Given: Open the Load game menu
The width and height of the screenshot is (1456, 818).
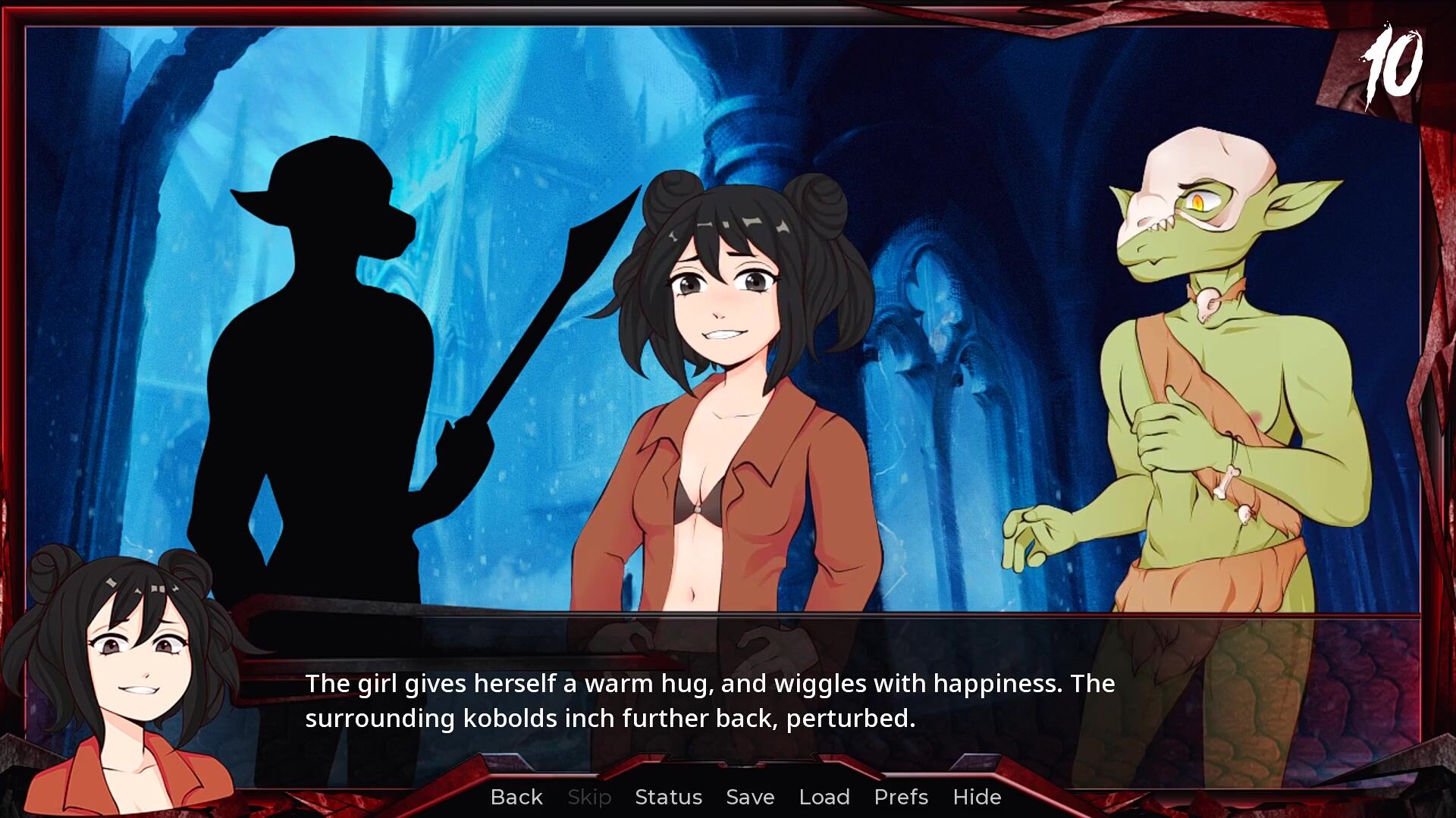Looking at the screenshot, I should click(824, 797).
